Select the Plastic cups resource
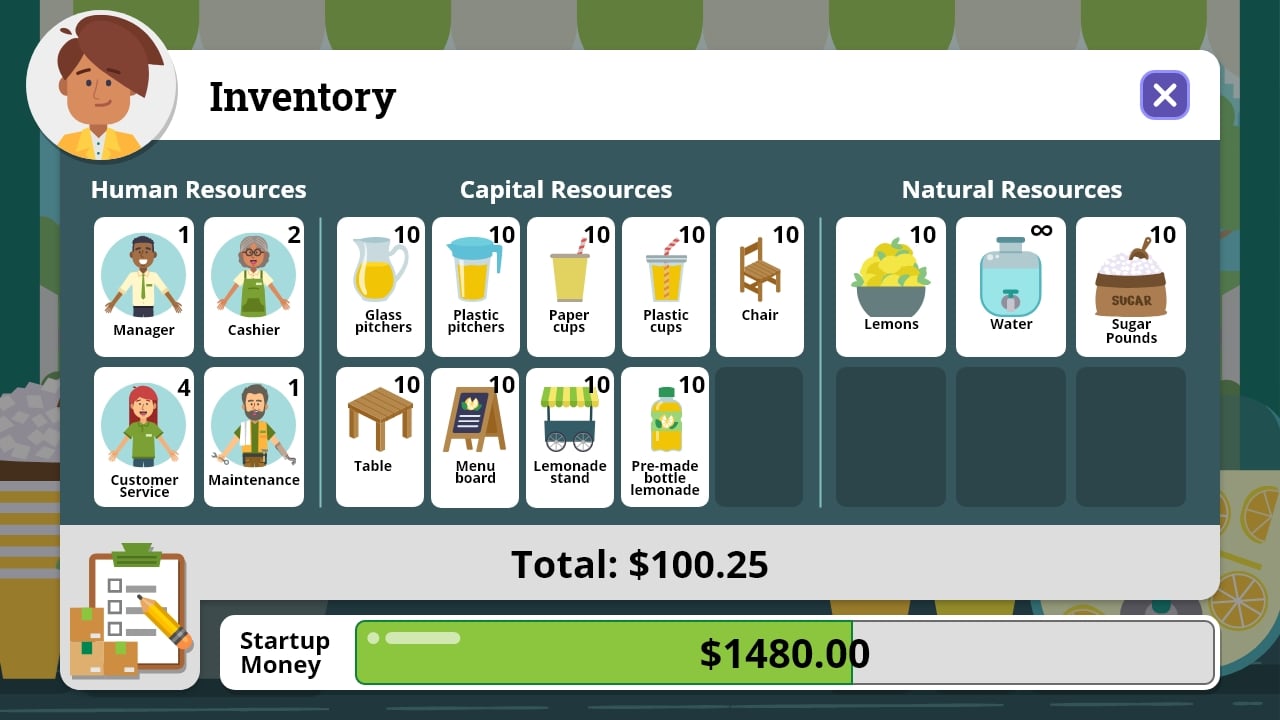 [665, 287]
